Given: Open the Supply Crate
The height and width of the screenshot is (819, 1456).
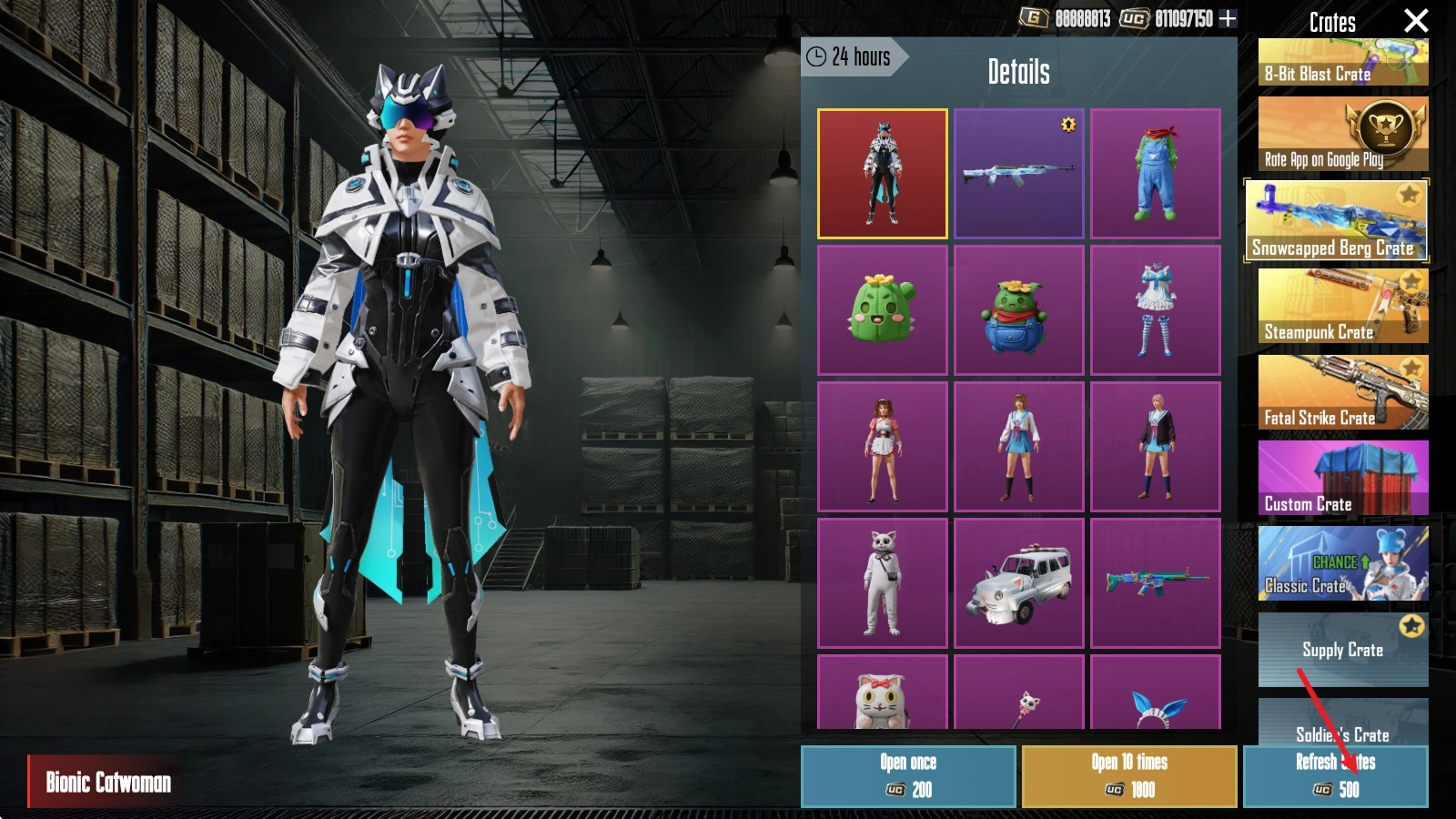Looking at the screenshot, I should tap(1343, 649).
